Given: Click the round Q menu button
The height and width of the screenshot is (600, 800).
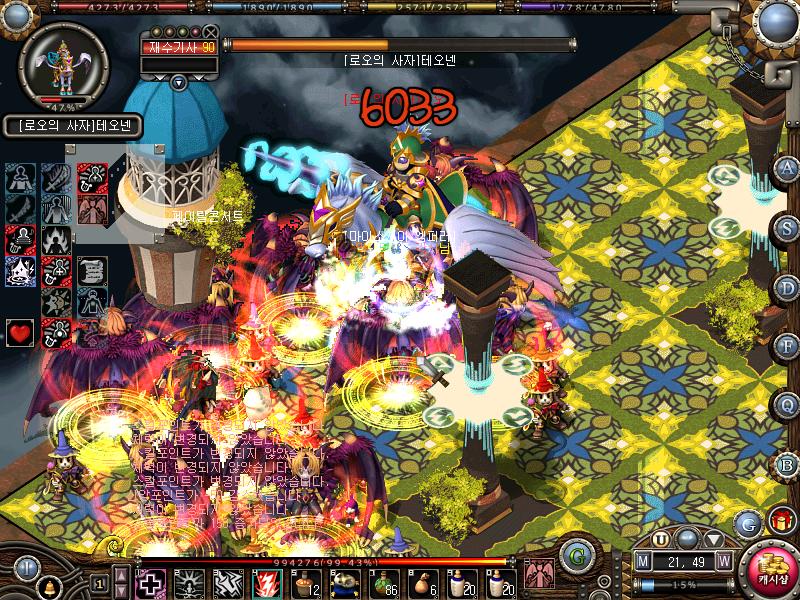Looking at the screenshot, I should click(x=788, y=404).
